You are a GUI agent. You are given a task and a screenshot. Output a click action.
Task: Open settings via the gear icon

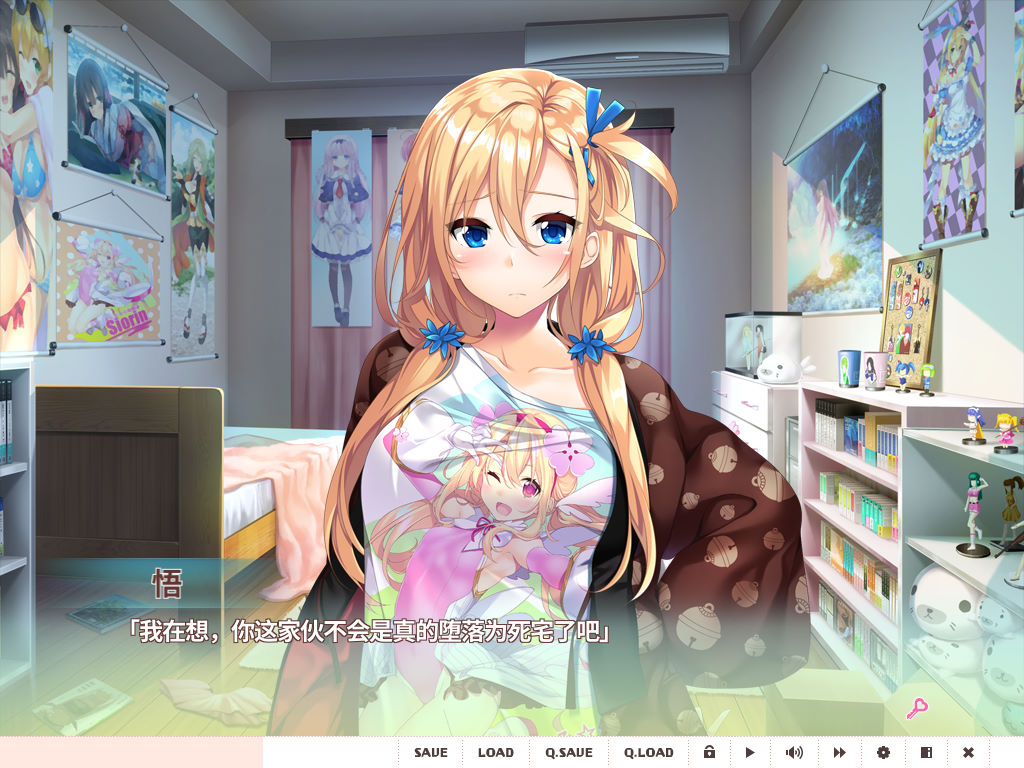[x=883, y=752]
